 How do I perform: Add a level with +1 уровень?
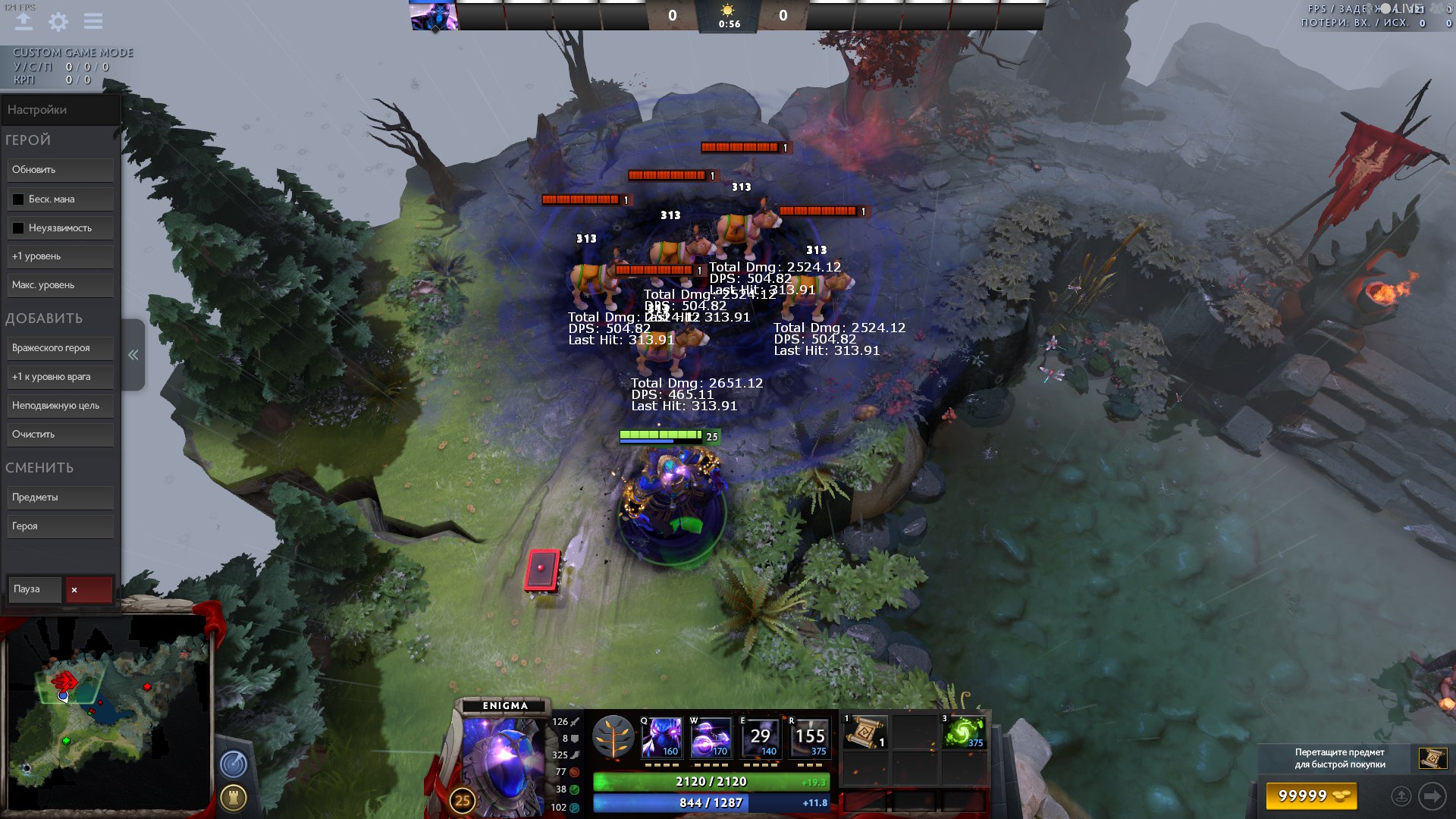[61, 256]
